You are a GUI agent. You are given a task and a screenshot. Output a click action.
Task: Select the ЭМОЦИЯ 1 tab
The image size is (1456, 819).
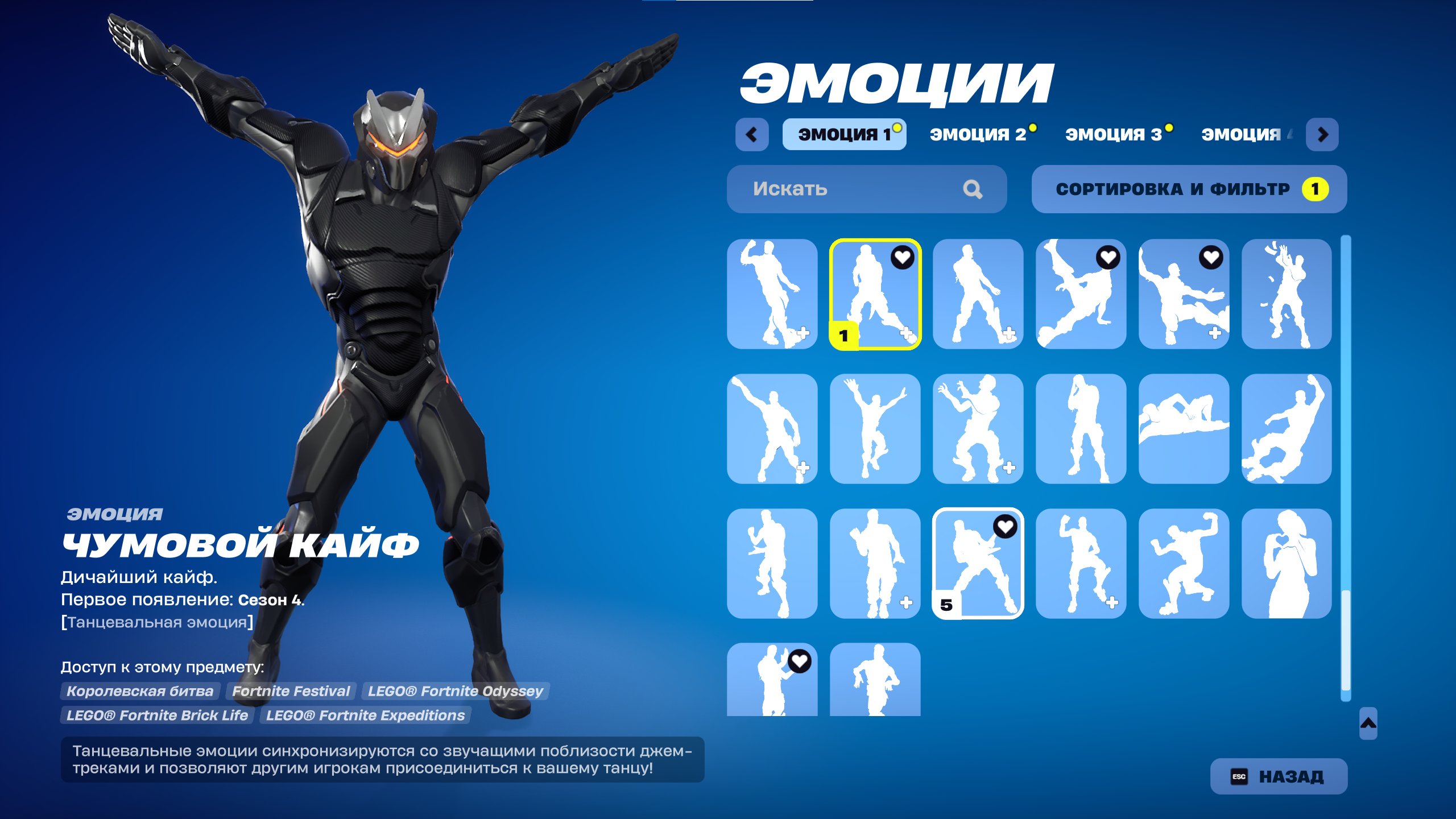click(845, 134)
